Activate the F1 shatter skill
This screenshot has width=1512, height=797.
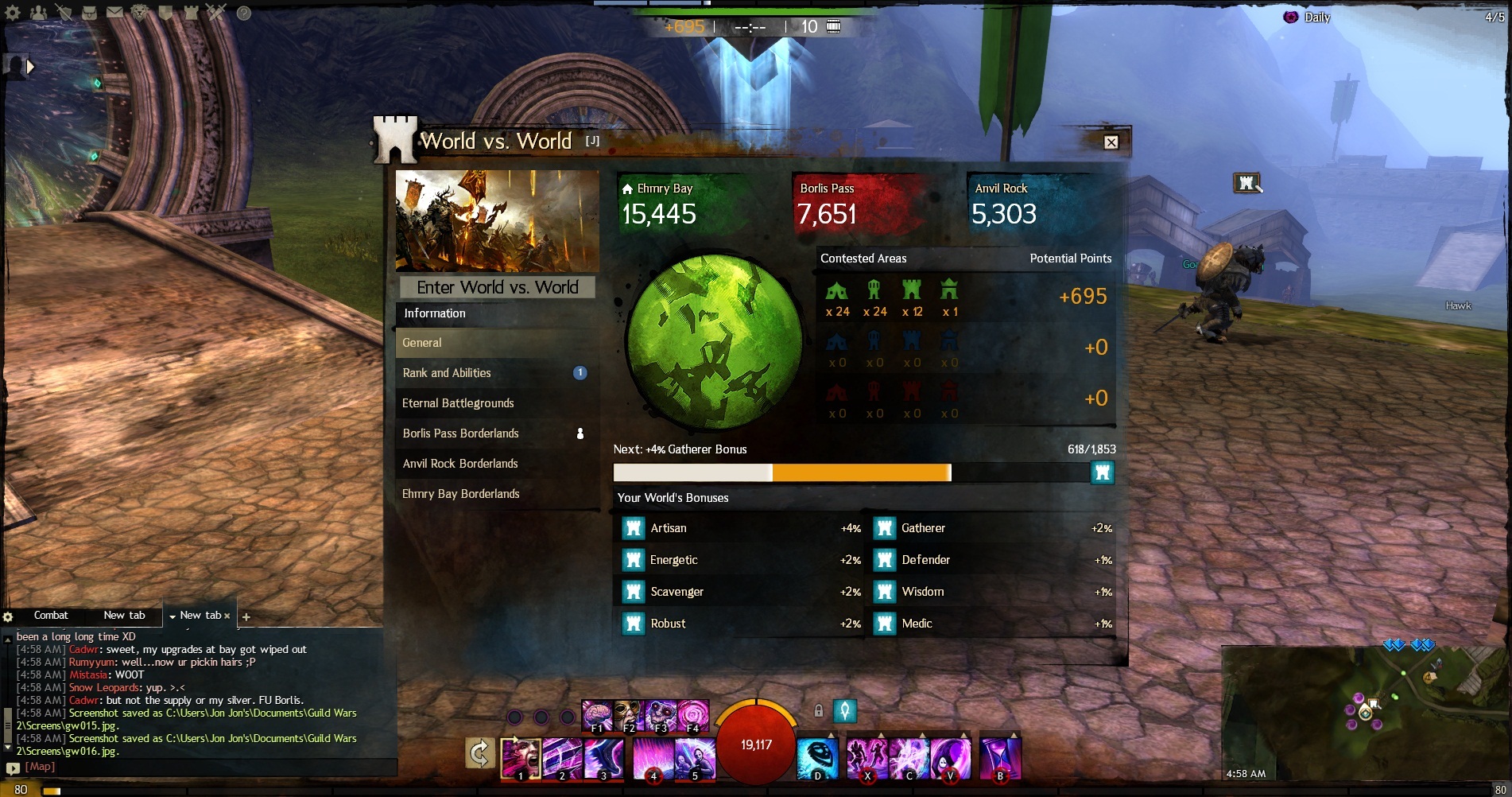pyautogui.click(x=597, y=716)
